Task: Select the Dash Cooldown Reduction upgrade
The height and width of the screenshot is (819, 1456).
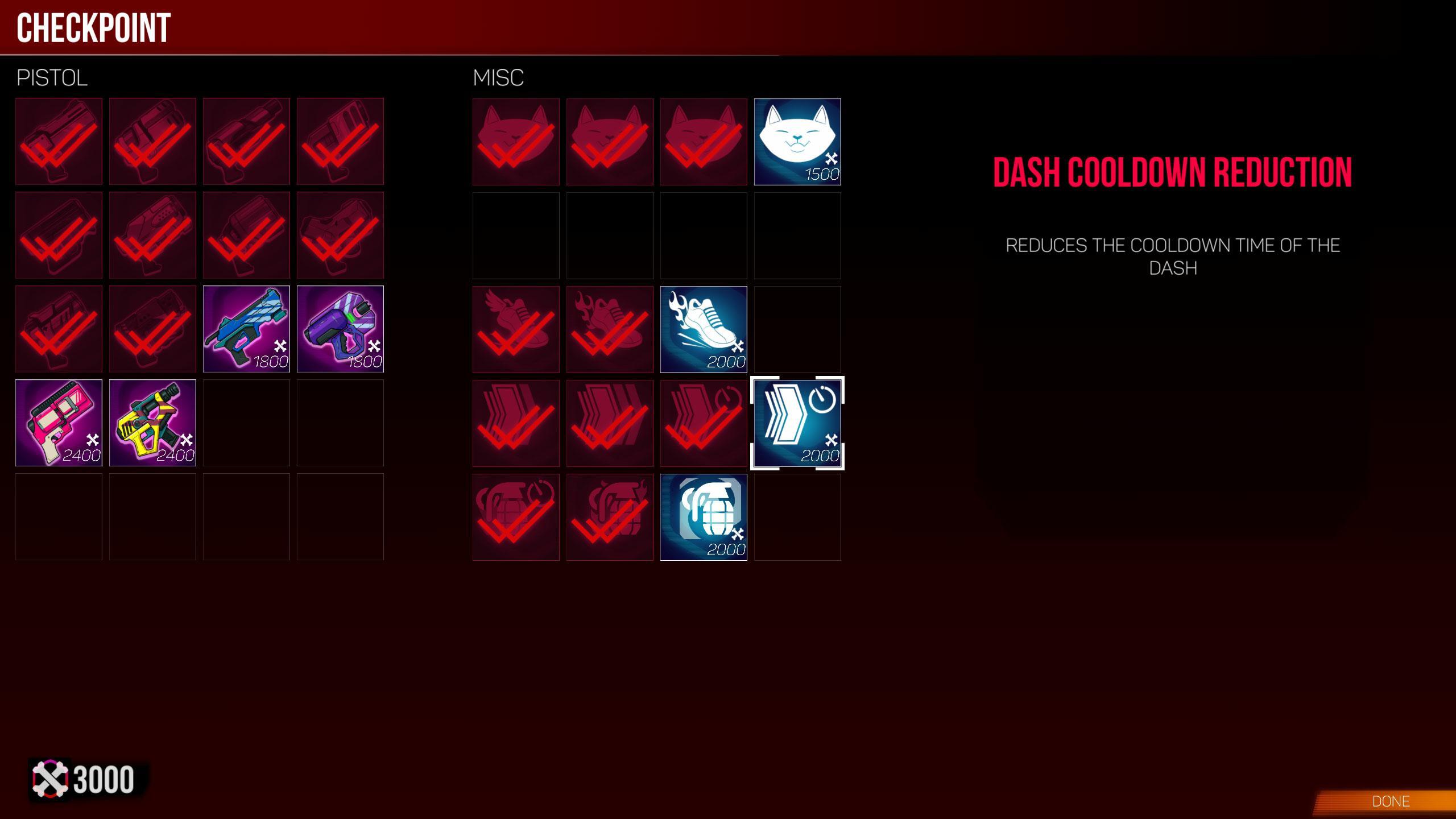Action: pos(797,422)
